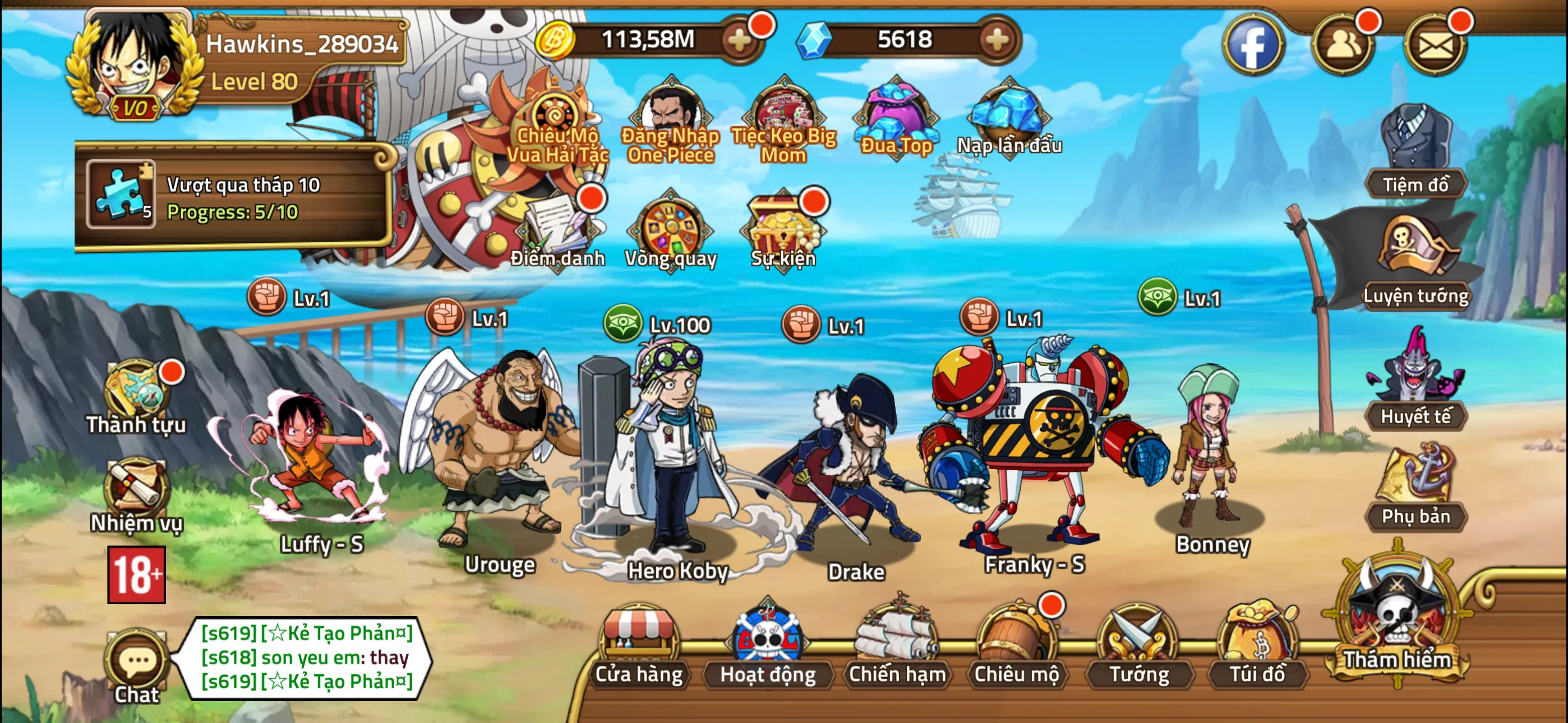Open the Facebook icon link
Image resolution: width=1568 pixels, height=723 pixels.
pos(1253,44)
